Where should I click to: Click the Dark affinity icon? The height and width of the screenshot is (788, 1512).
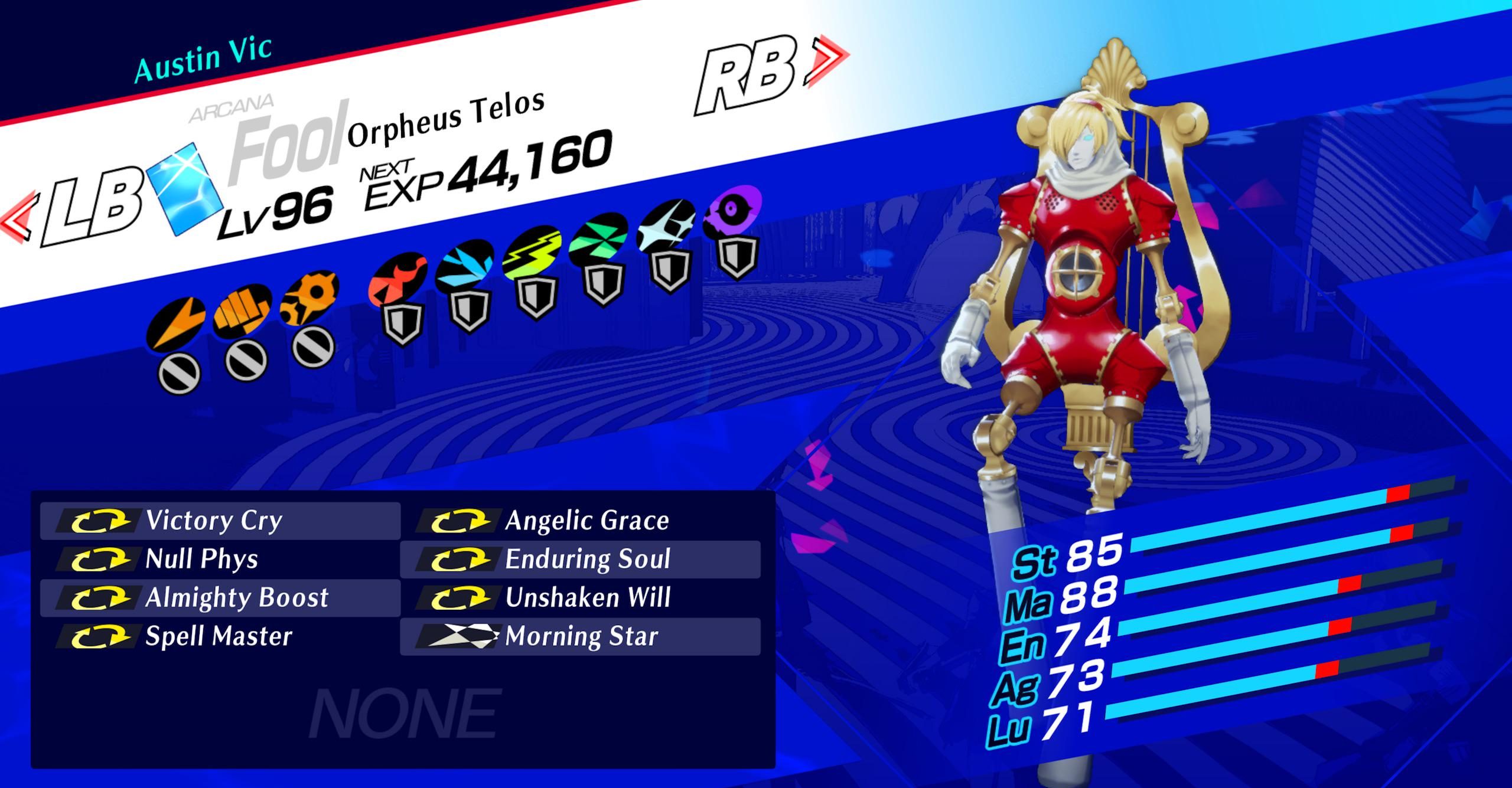pyautogui.click(x=732, y=210)
